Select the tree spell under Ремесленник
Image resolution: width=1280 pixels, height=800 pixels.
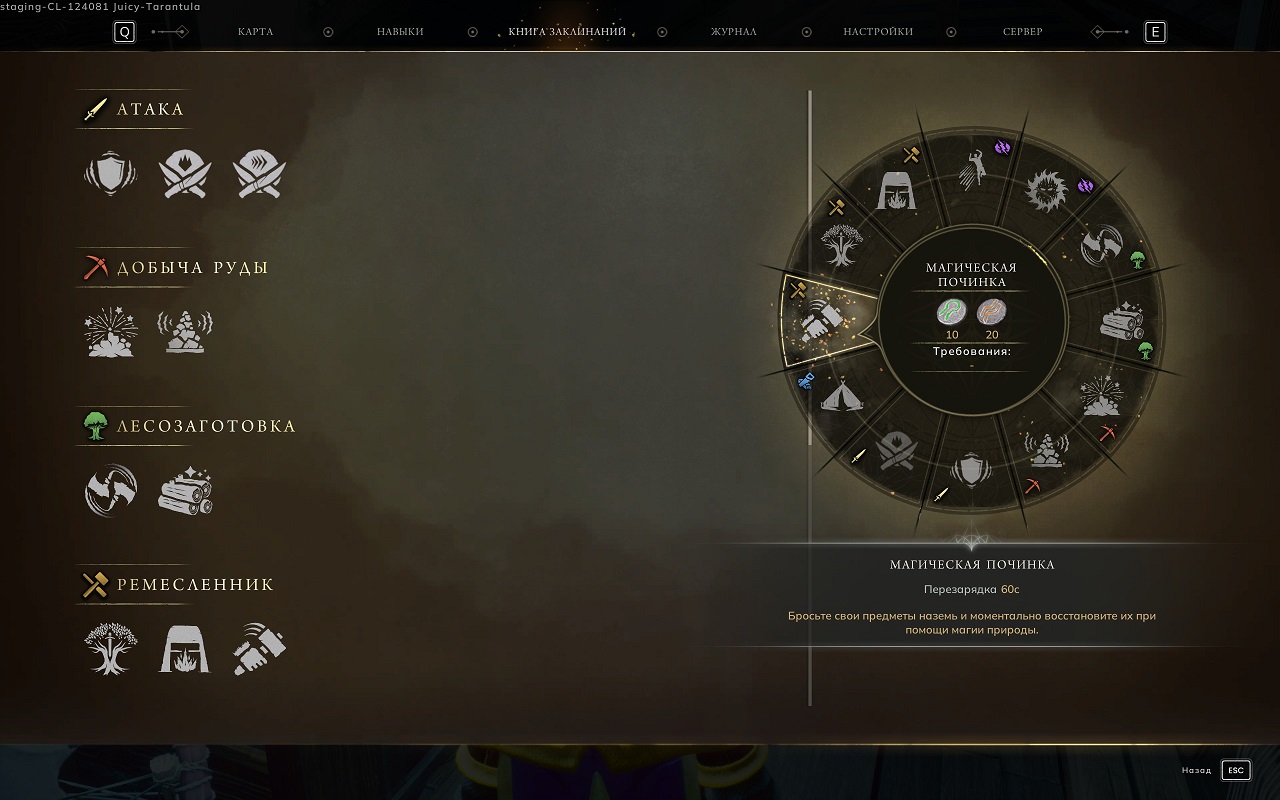coord(111,648)
